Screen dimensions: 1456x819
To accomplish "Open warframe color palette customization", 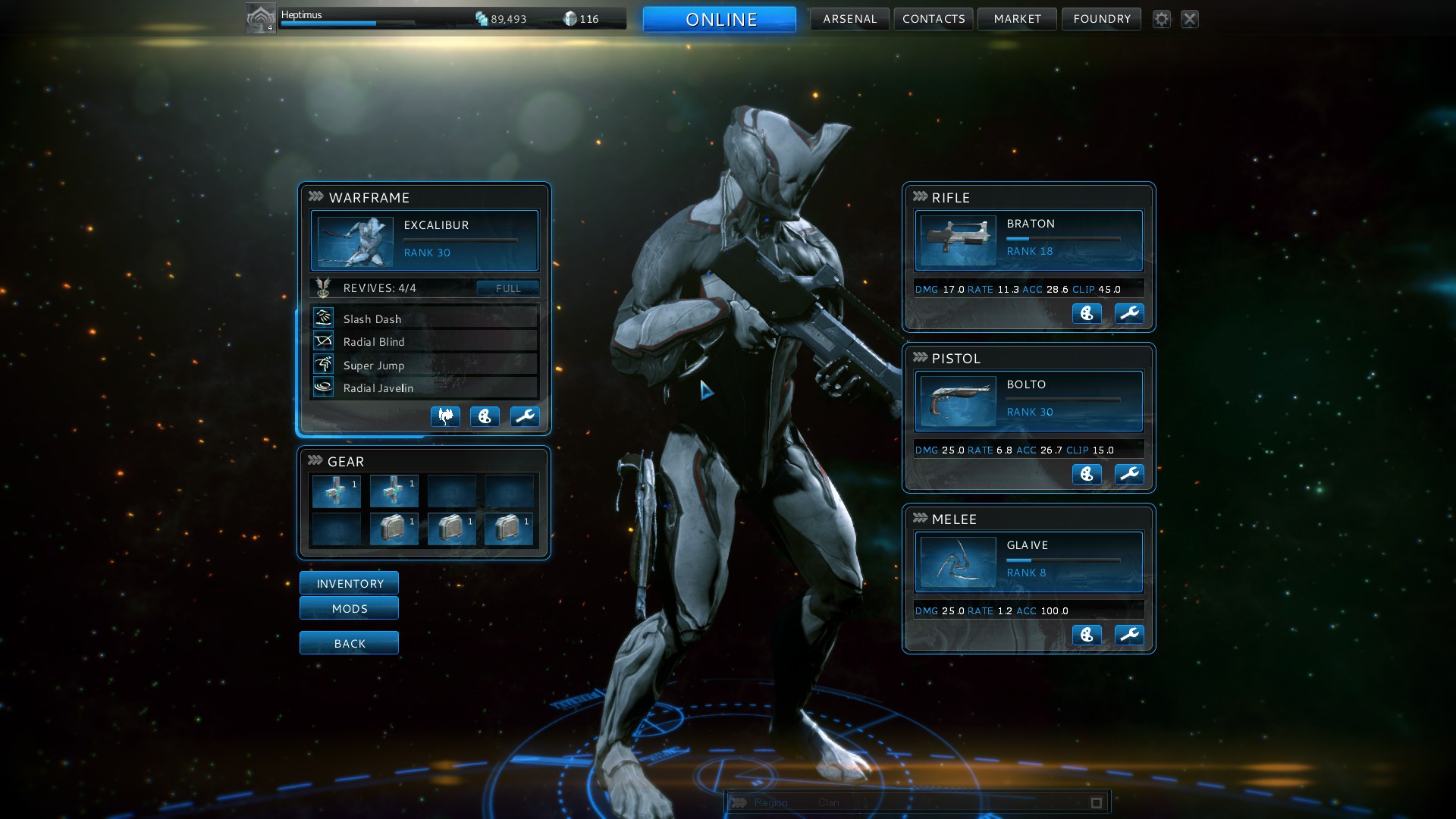I will (x=485, y=416).
